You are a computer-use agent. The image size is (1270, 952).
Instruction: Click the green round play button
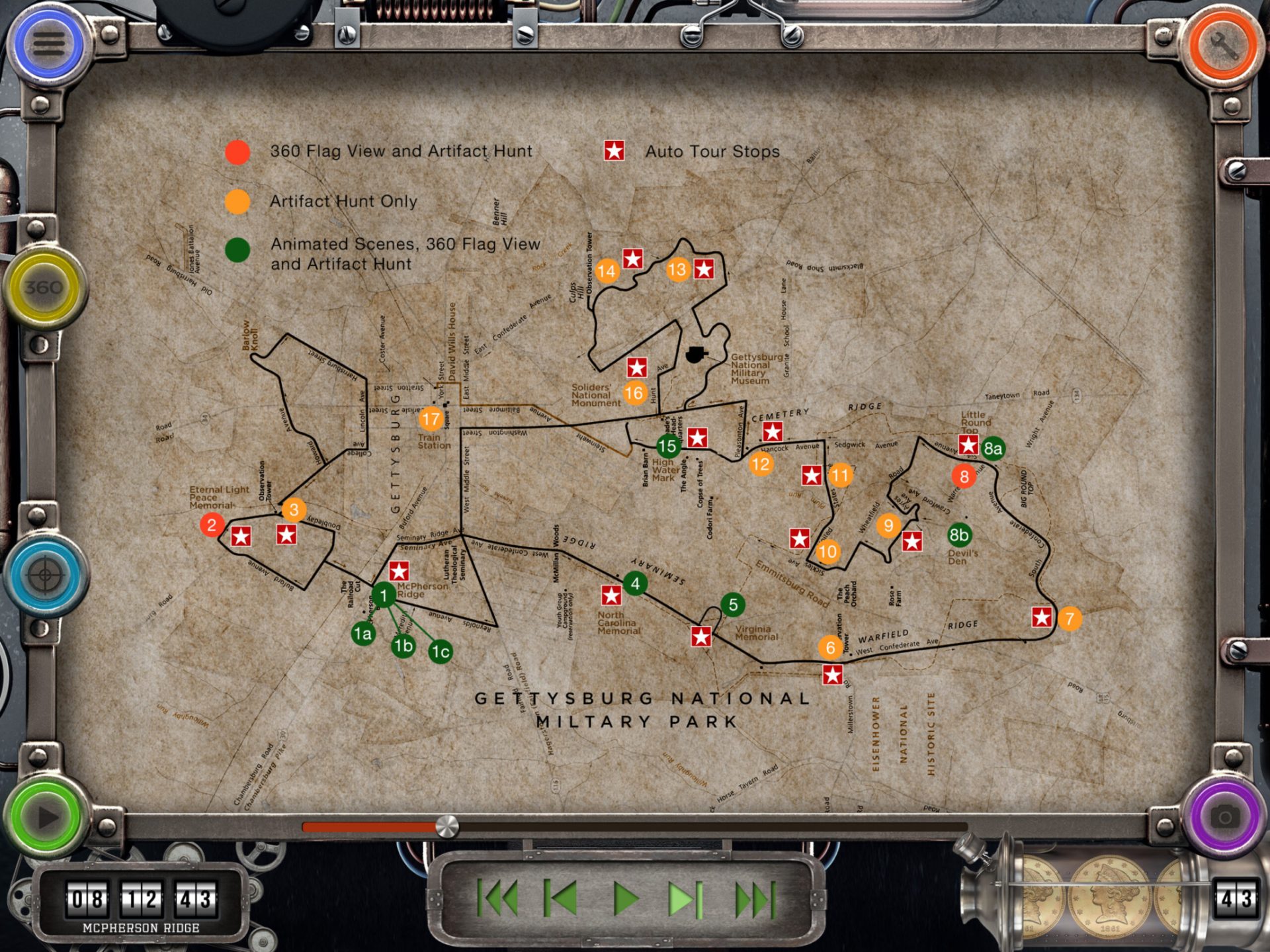pos(46,818)
